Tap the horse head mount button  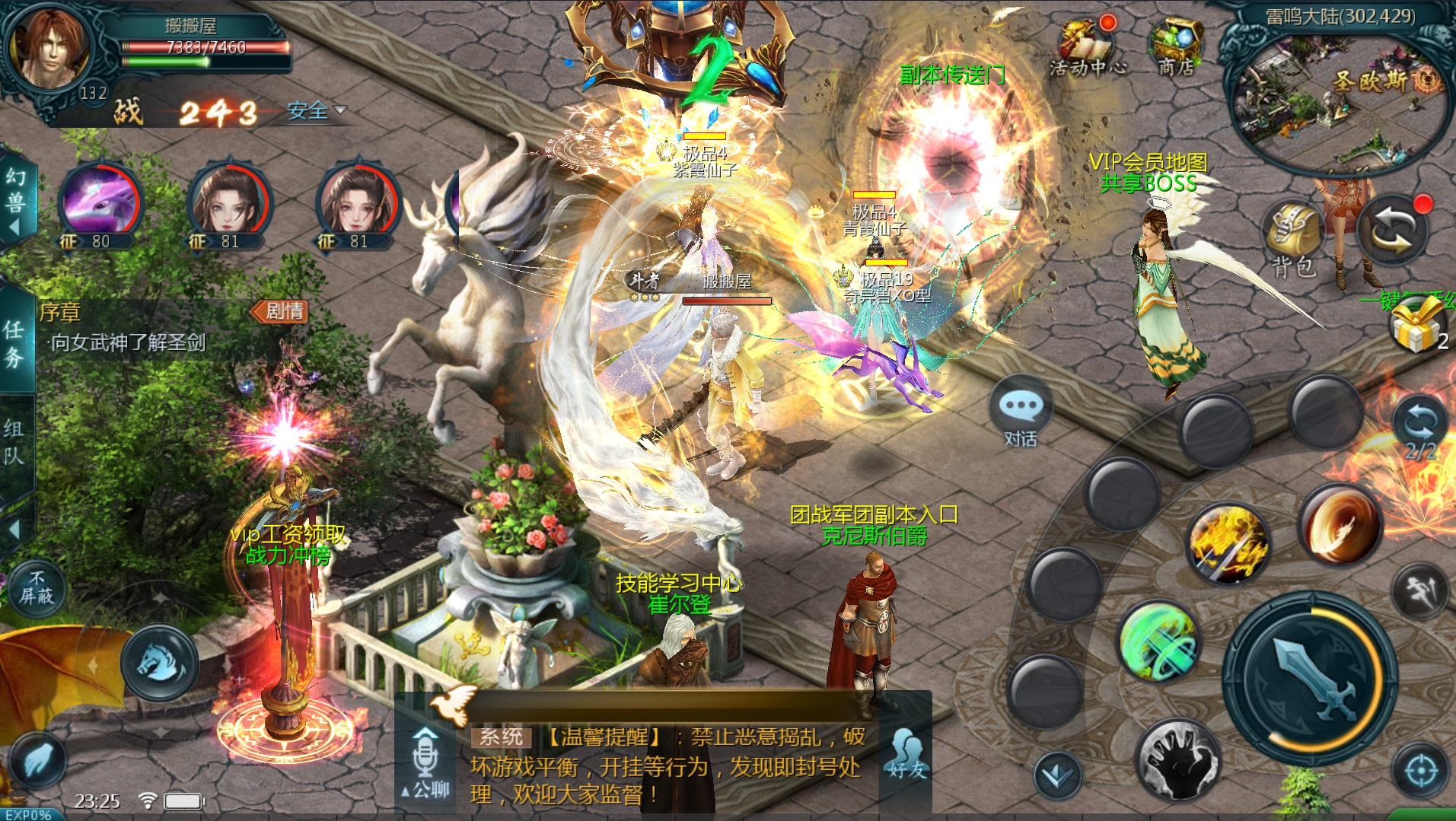click(x=160, y=662)
